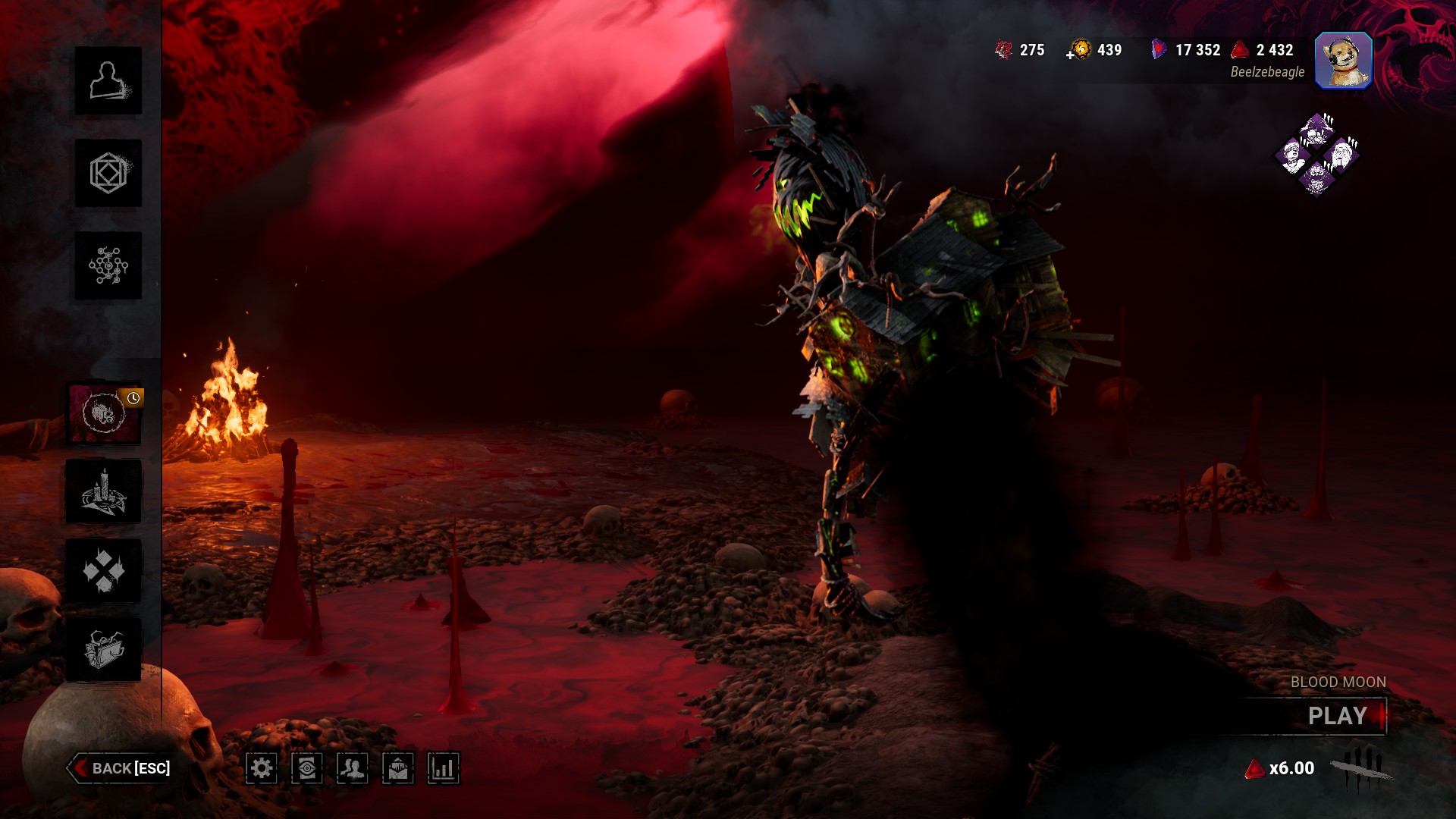Open the character selection menu
This screenshot has width=1456, height=819.
point(108,81)
